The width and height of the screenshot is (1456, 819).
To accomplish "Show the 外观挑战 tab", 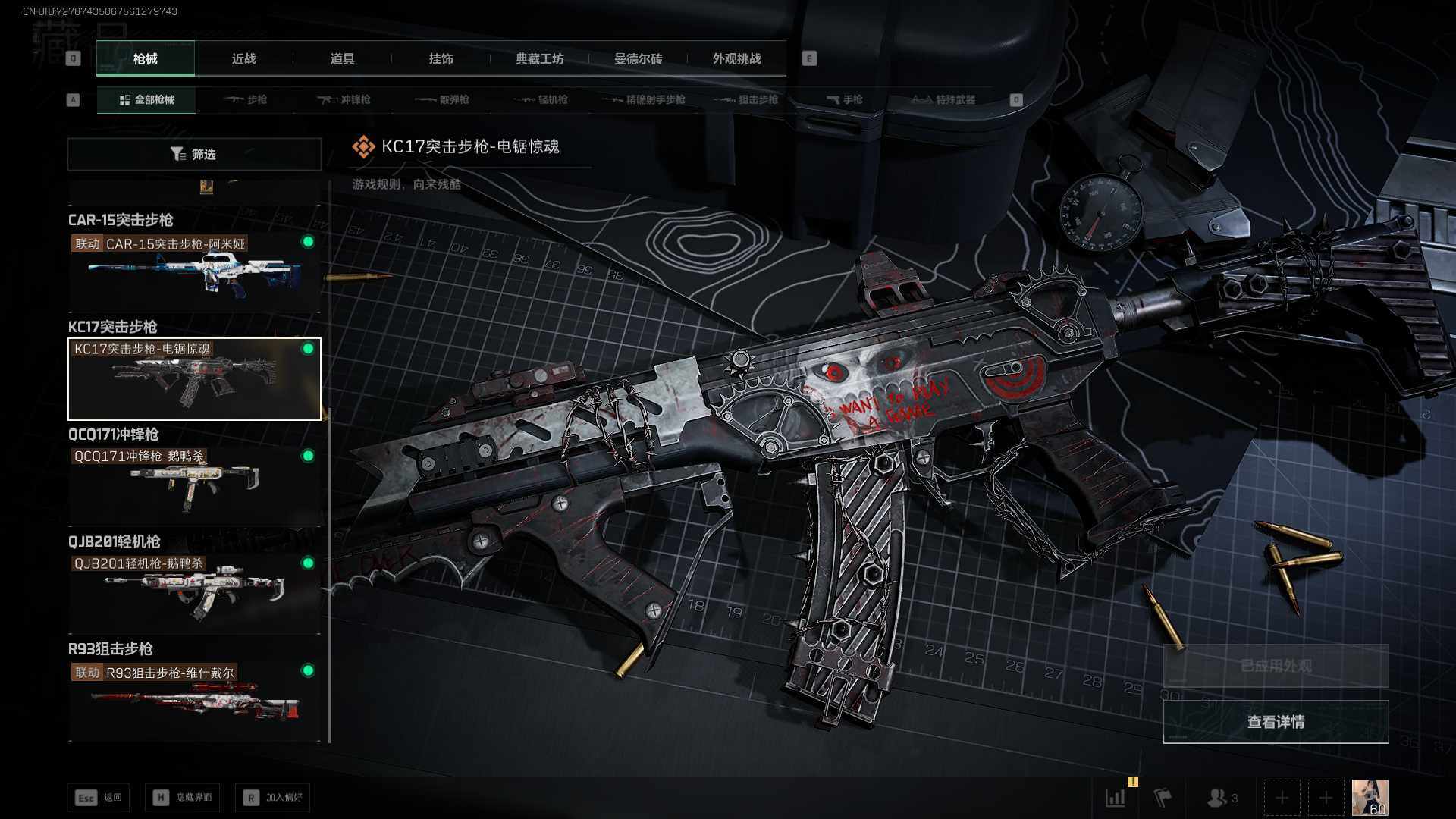I will (736, 59).
